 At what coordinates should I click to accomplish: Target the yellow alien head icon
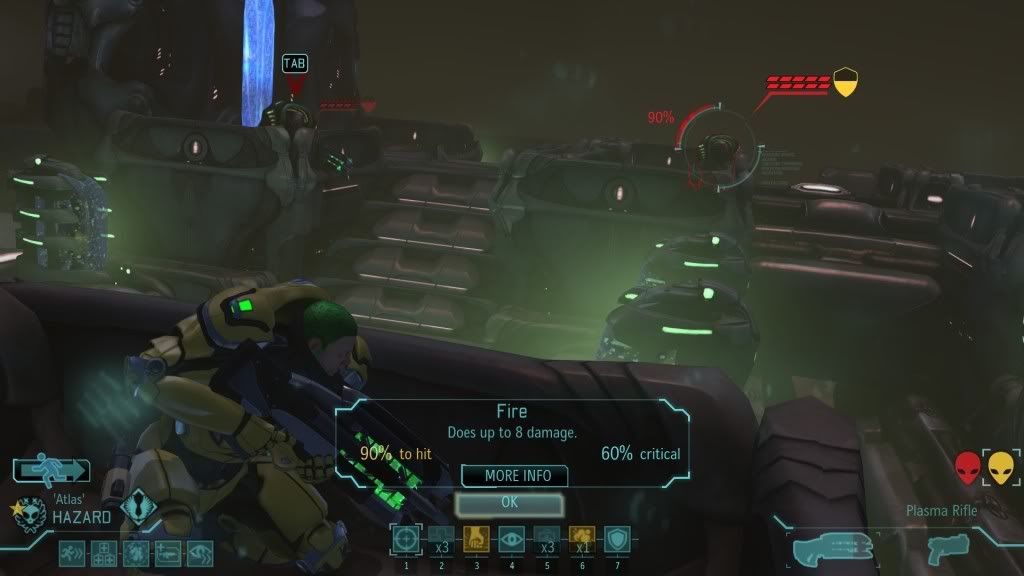1000,467
